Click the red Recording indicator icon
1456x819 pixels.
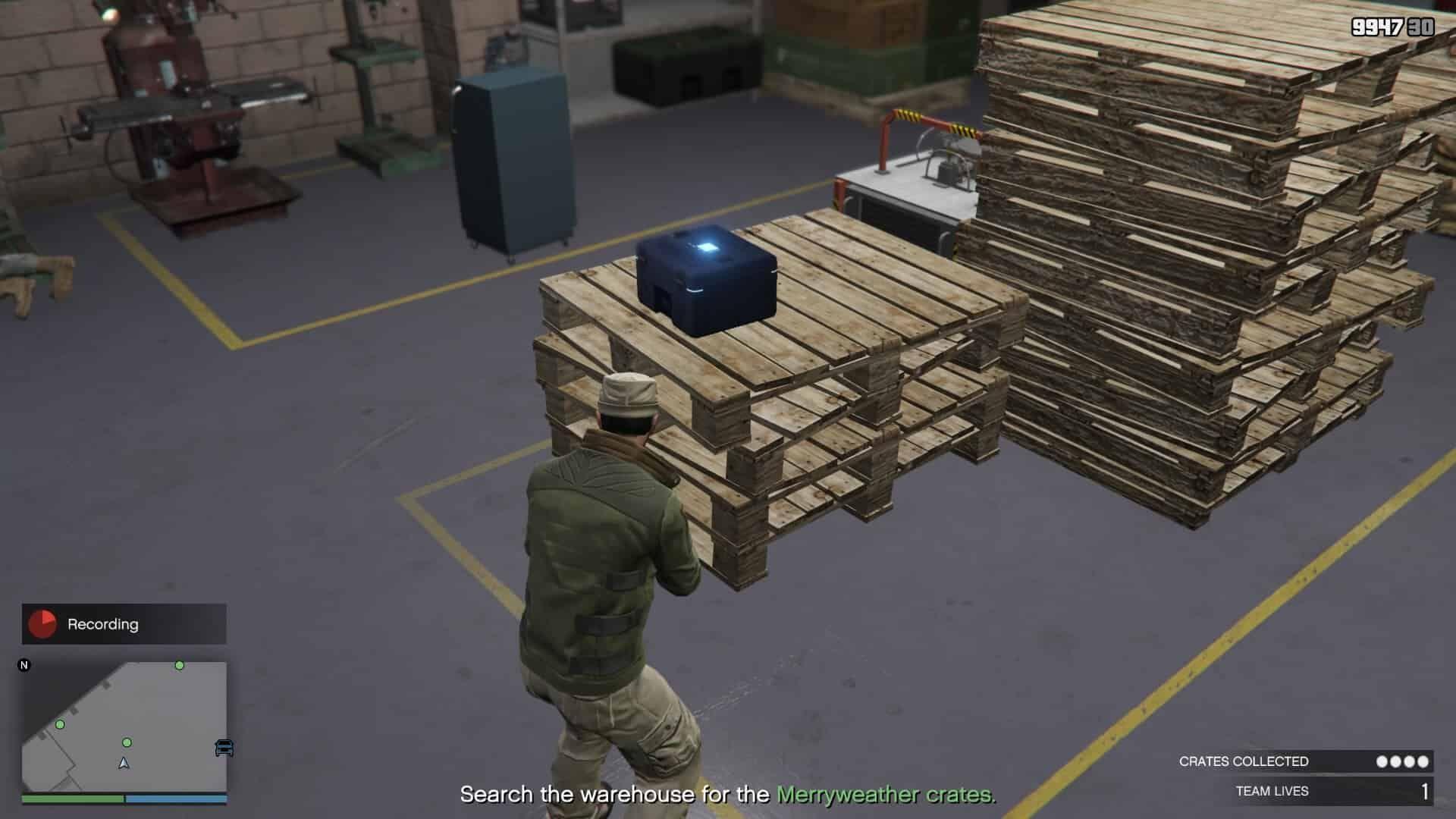coord(44,624)
